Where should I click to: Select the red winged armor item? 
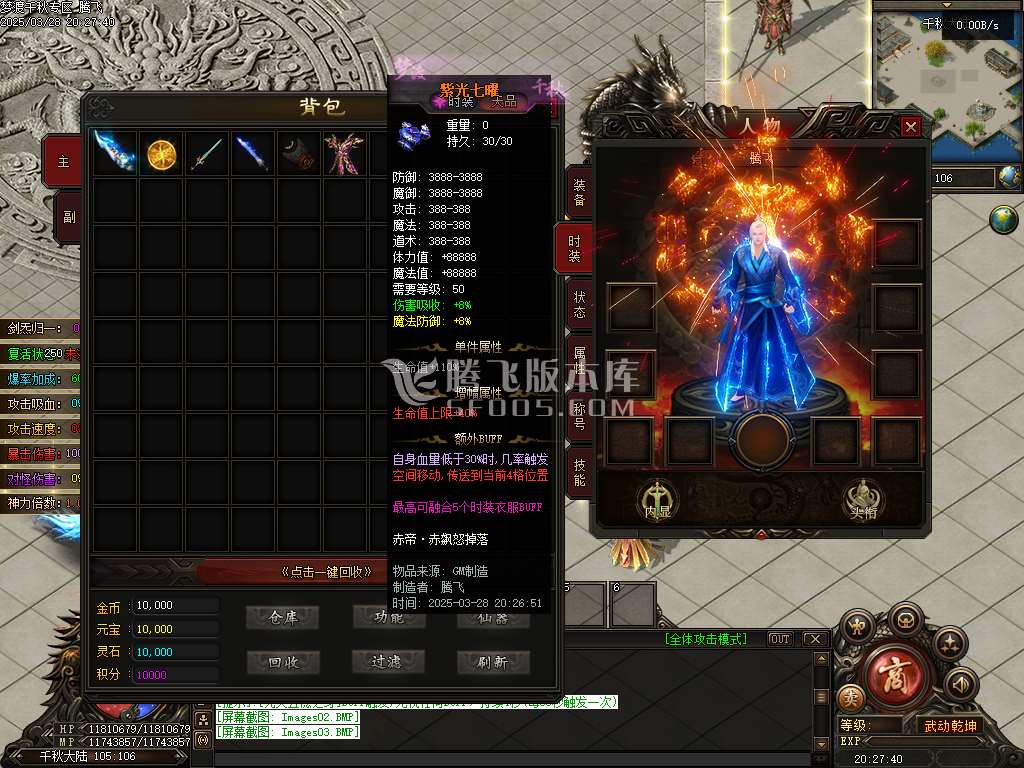tap(345, 154)
